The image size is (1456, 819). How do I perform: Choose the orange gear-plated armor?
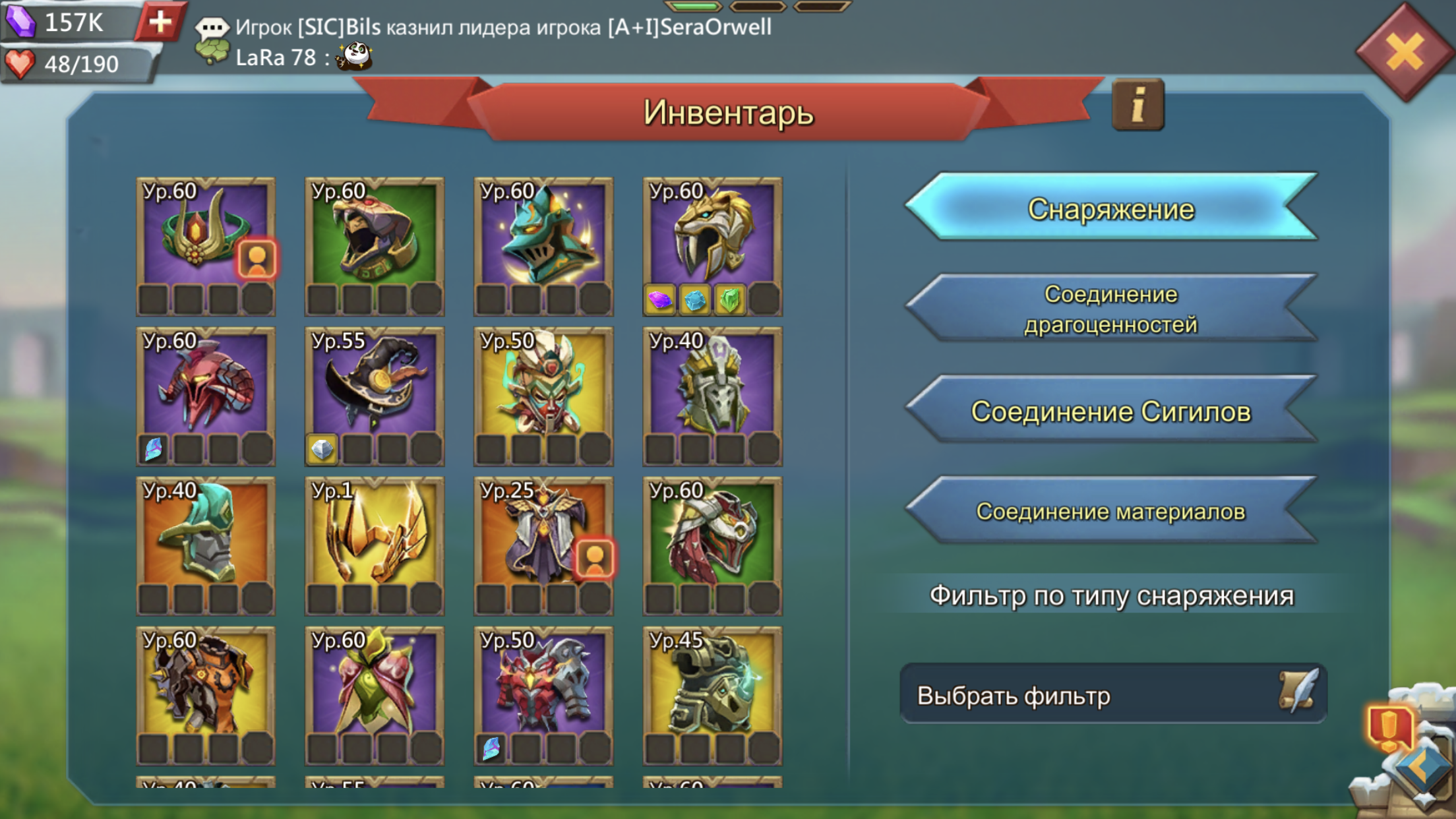click(x=205, y=695)
